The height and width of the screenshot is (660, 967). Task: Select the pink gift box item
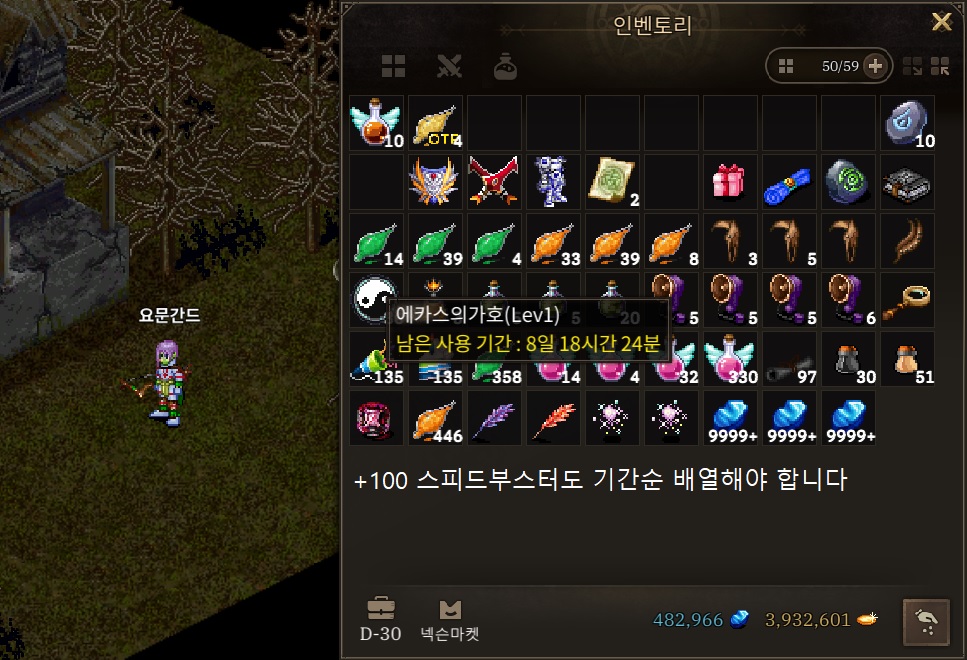[730, 181]
